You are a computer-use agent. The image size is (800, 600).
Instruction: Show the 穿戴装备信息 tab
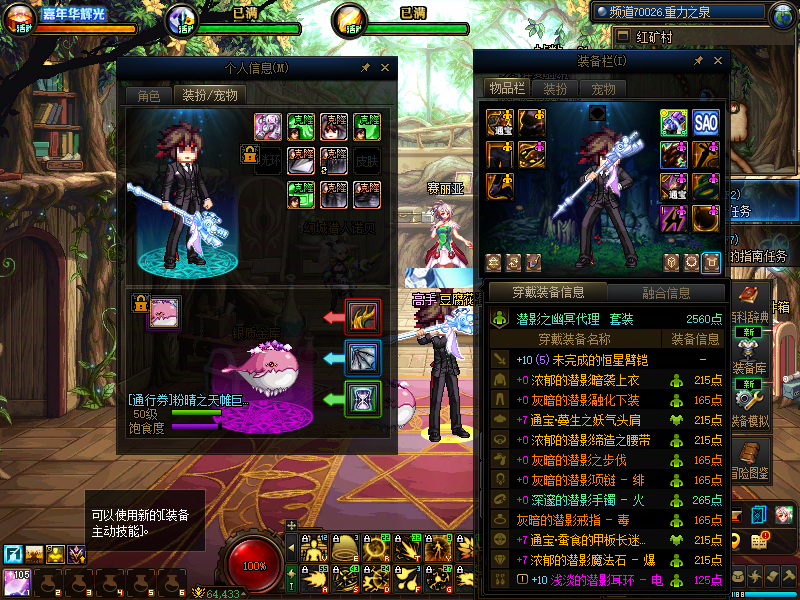[548, 293]
